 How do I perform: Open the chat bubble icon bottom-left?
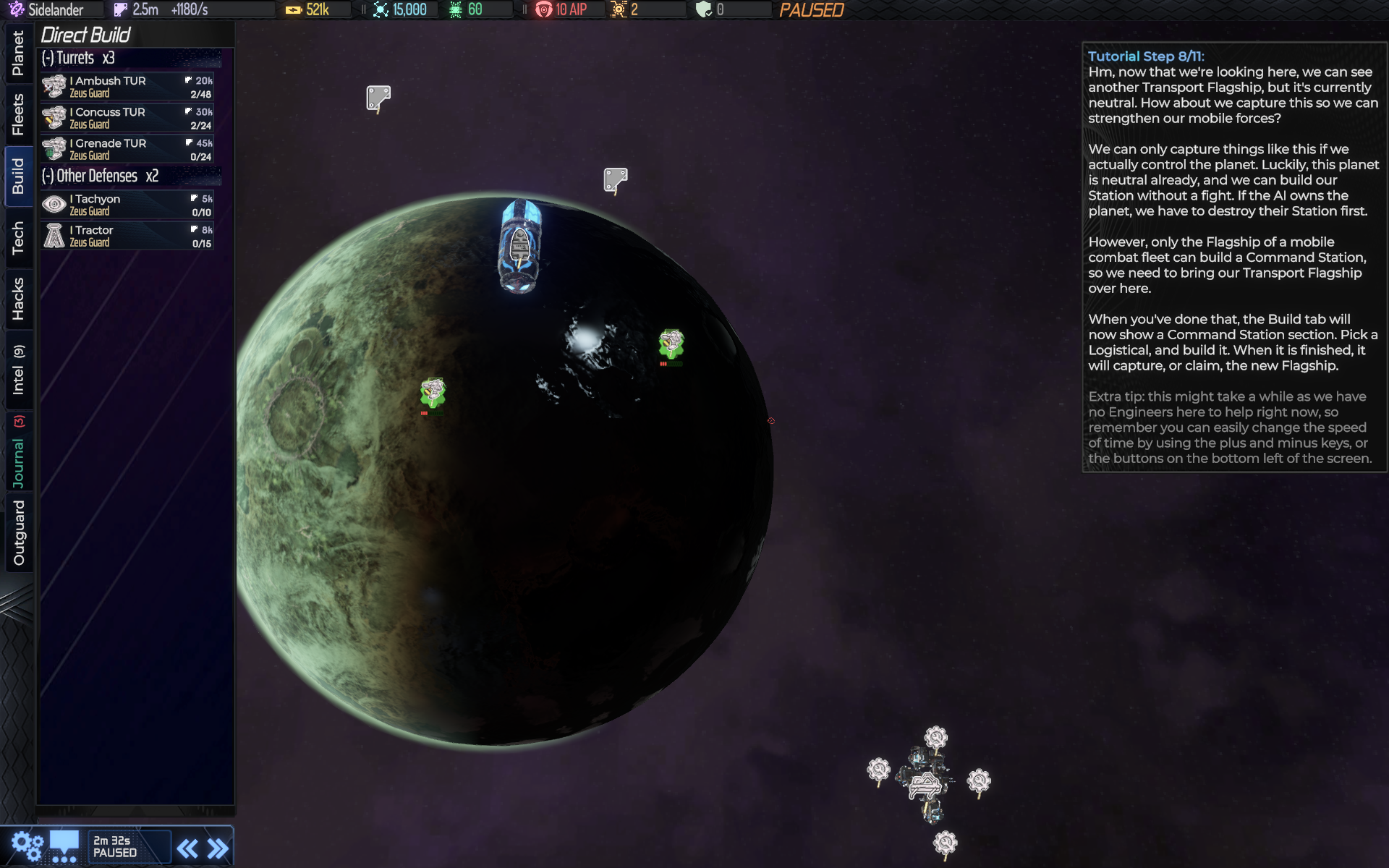pyautogui.click(x=65, y=843)
